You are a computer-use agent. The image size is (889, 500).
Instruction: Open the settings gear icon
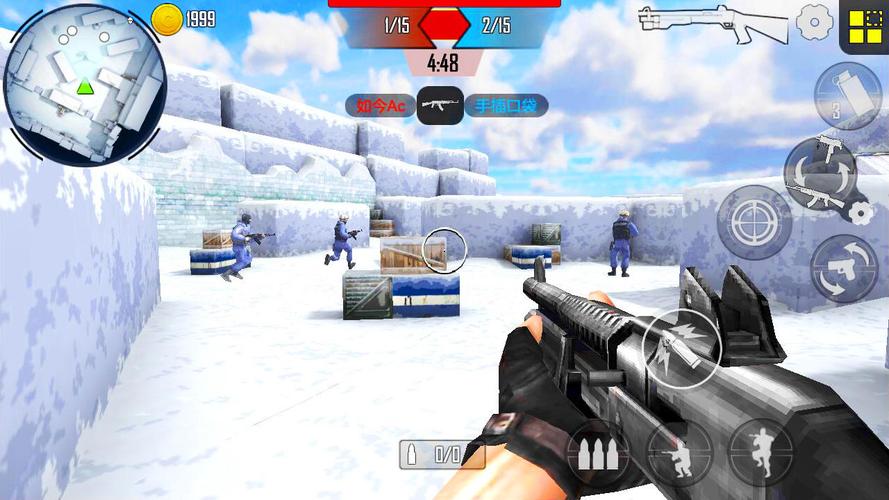point(814,21)
